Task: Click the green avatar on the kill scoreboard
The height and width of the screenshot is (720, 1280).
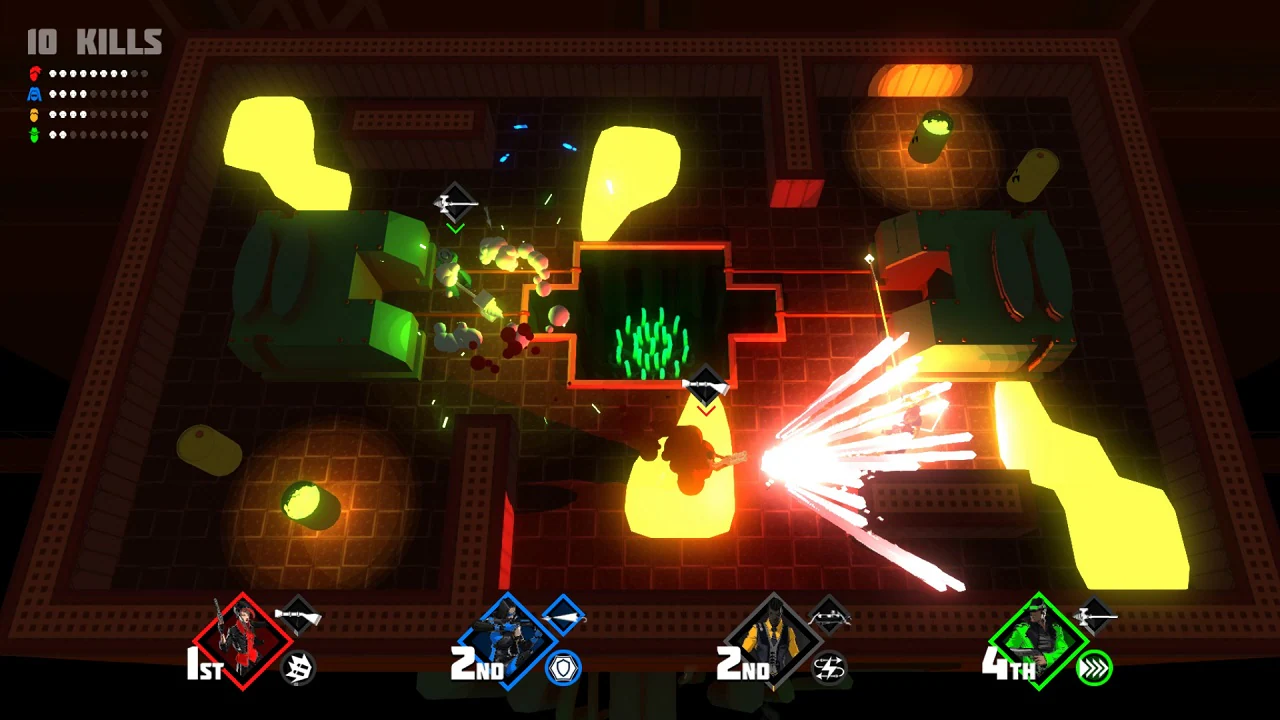Action: [33, 133]
